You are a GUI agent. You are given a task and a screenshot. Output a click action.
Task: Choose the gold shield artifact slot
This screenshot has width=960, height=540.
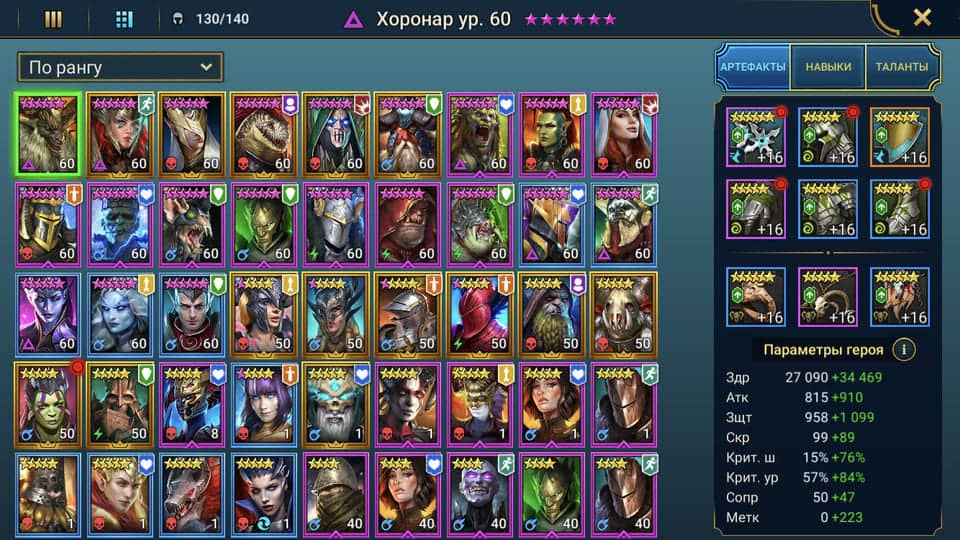pos(899,137)
